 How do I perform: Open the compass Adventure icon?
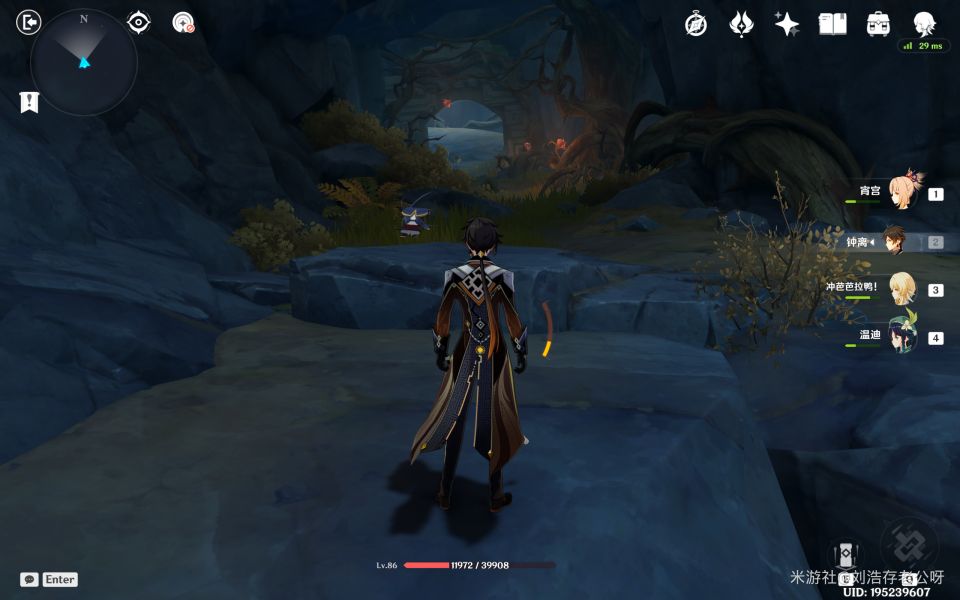tap(696, 25)
